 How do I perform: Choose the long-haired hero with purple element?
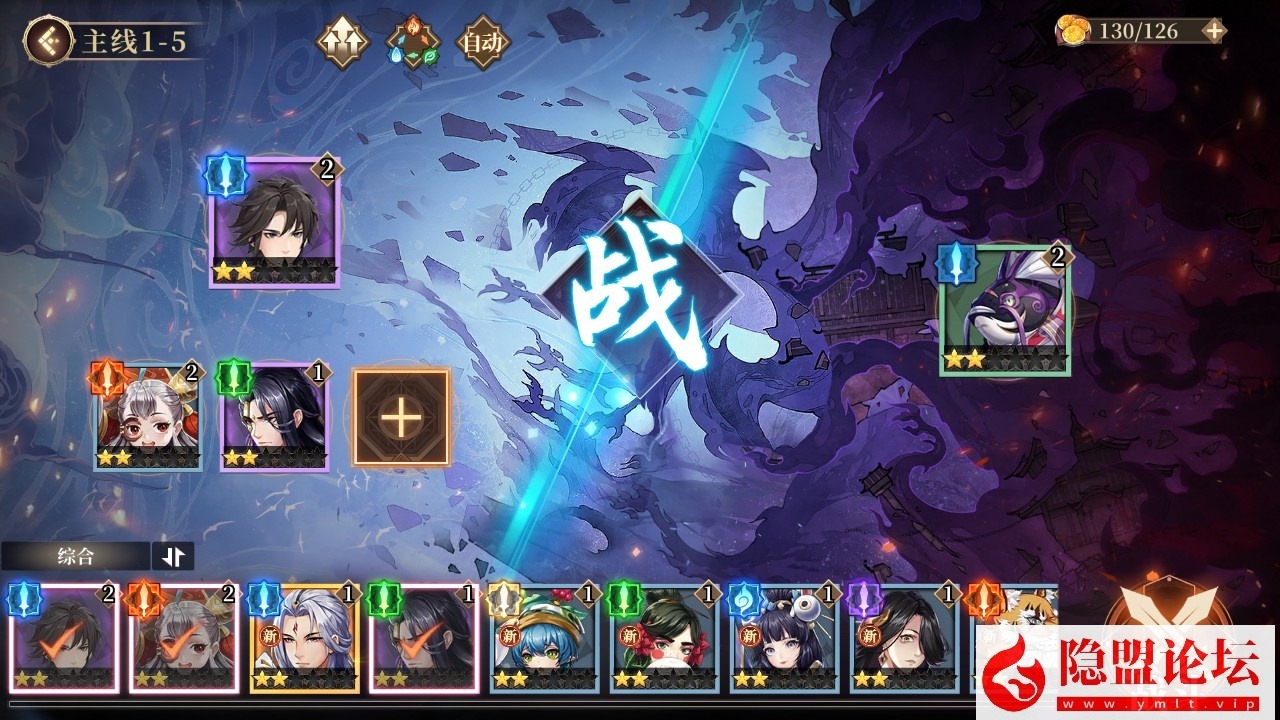[x=904, y=639]
